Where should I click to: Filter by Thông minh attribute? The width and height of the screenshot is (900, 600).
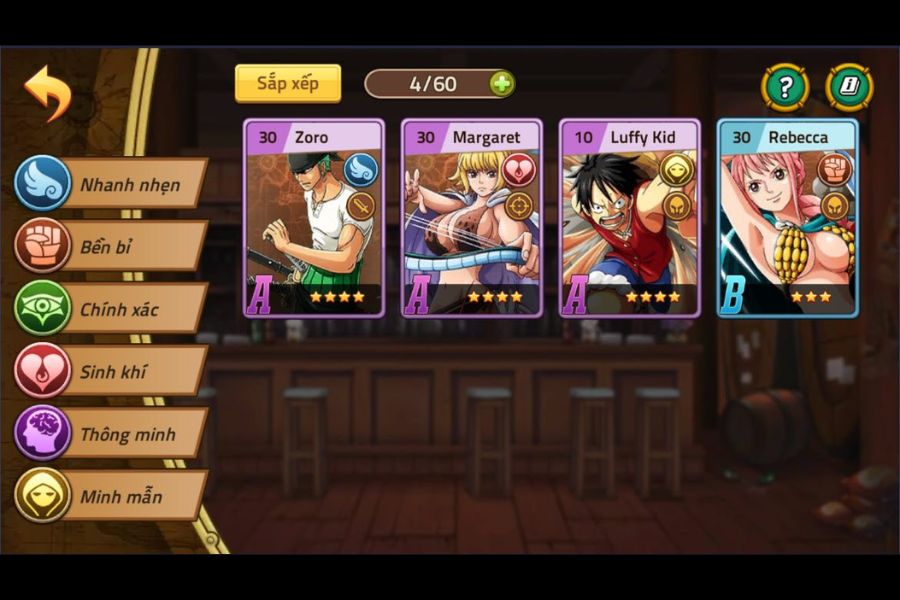[x=112, y=434]
